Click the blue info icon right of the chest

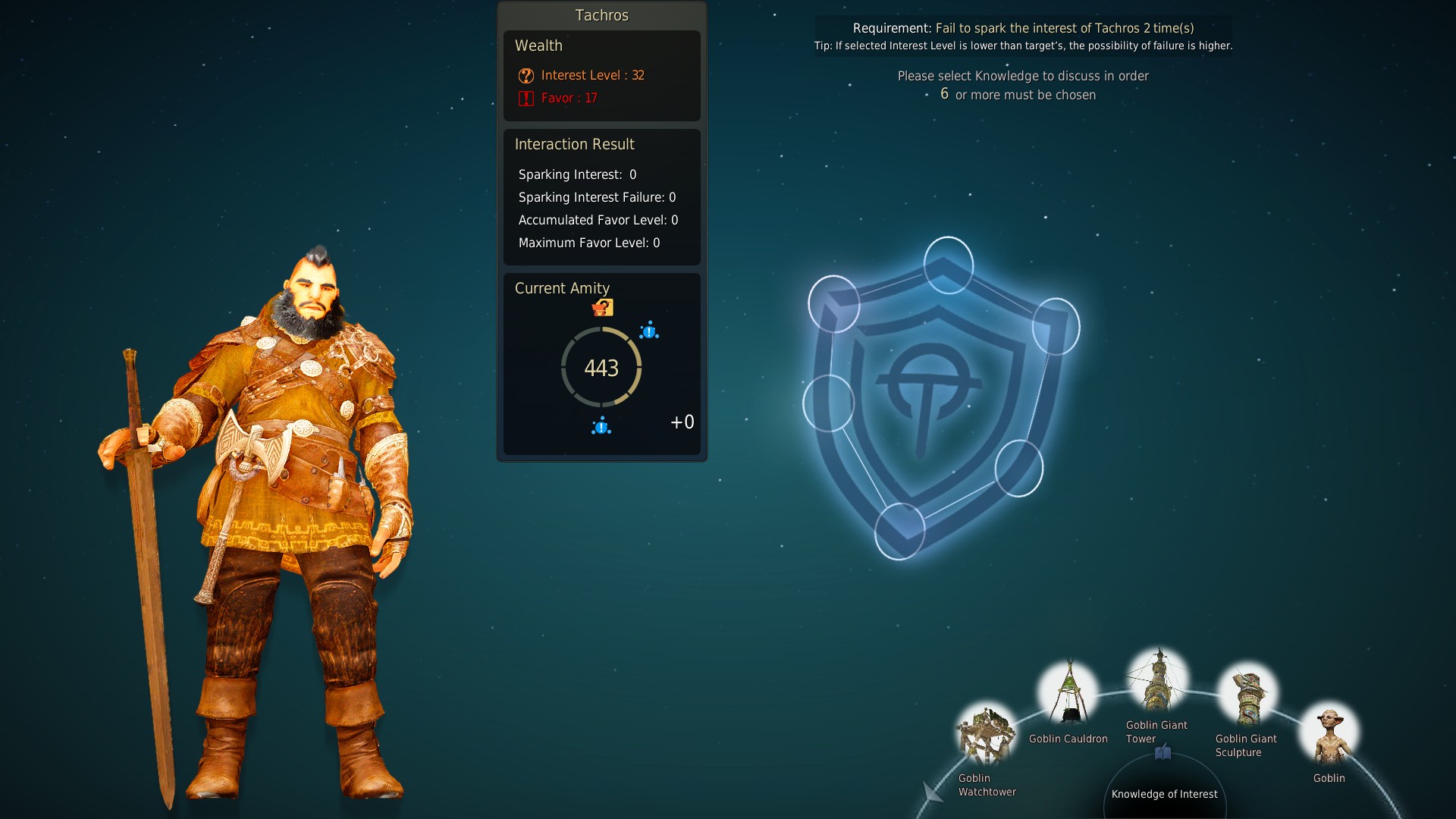(x=649, y=331)
